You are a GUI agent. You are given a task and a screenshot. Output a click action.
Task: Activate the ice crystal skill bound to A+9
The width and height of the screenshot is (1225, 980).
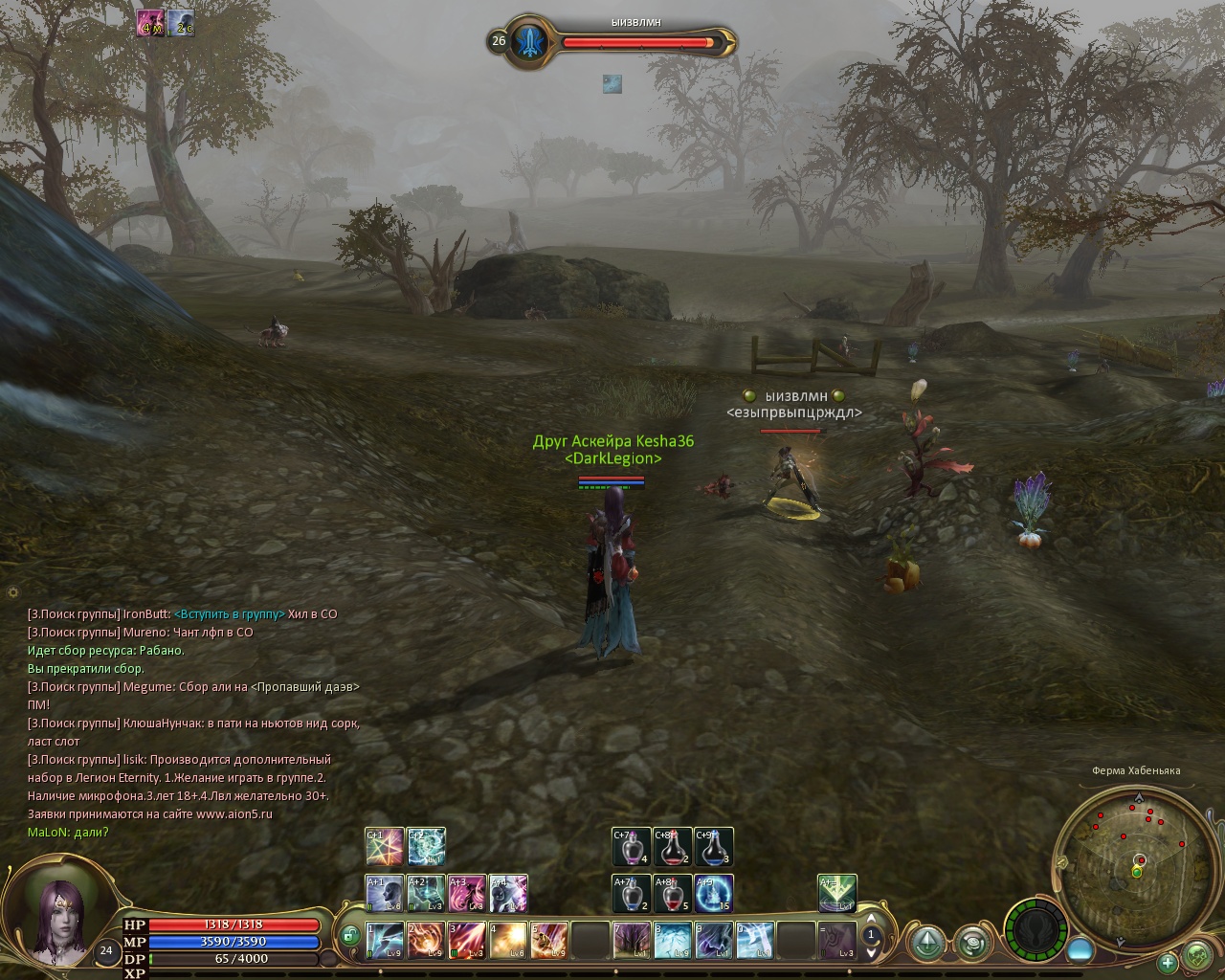click(714, 894)
